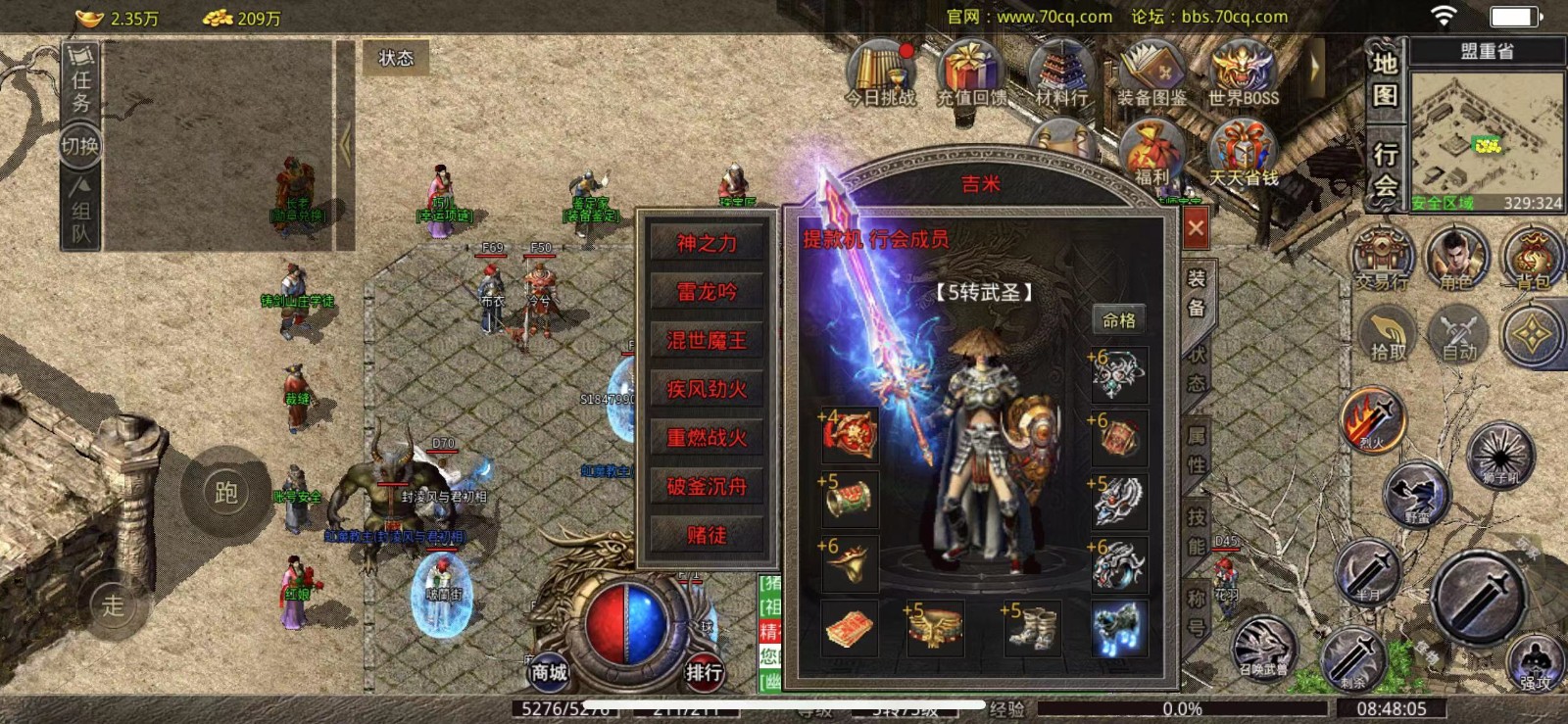The height and width of the screenshot is (724, 1568).
Task: Switch to the 属性 tab
Action: click(1197, 449)
